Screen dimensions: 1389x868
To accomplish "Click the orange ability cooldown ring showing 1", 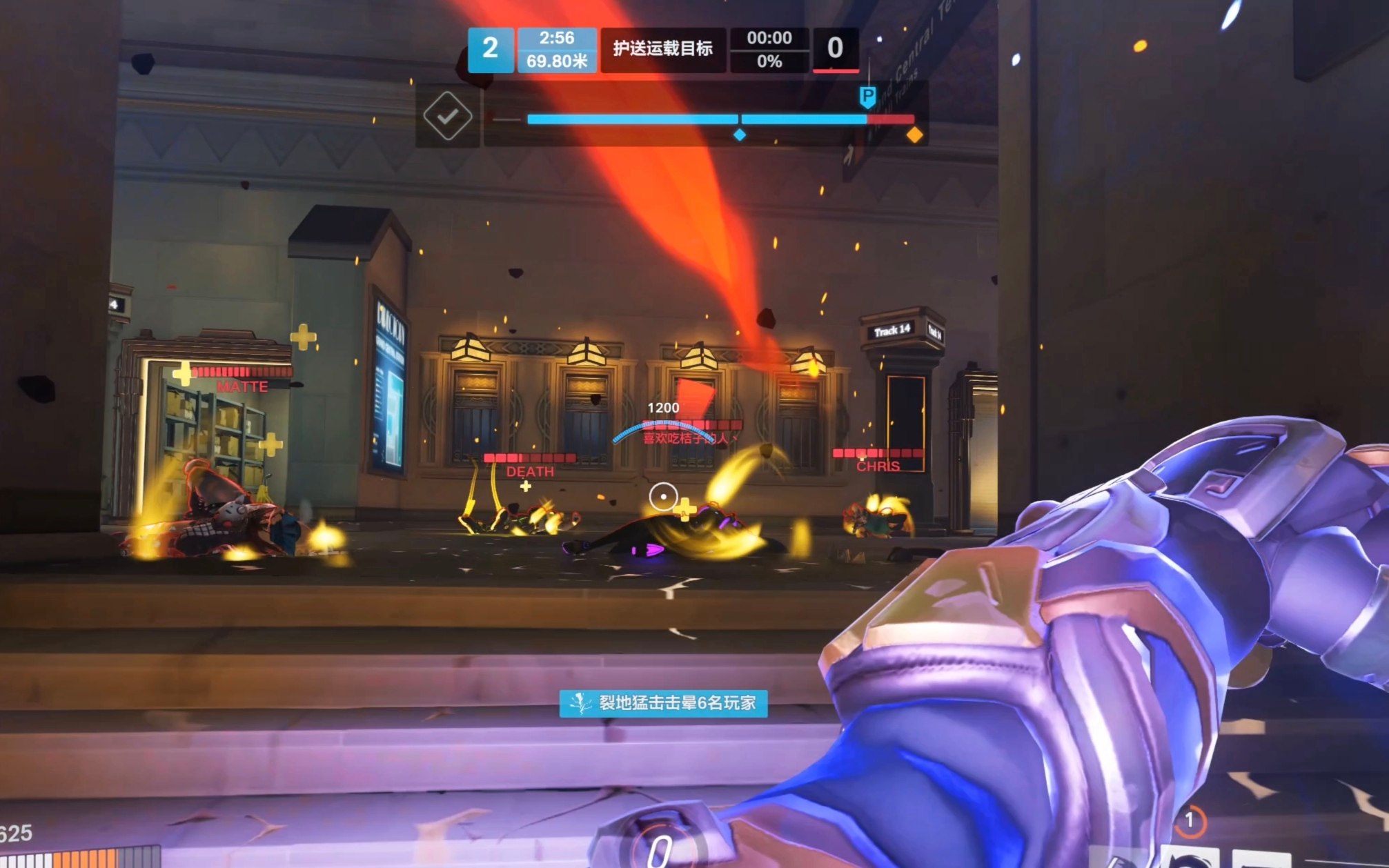I will 1190,820.
